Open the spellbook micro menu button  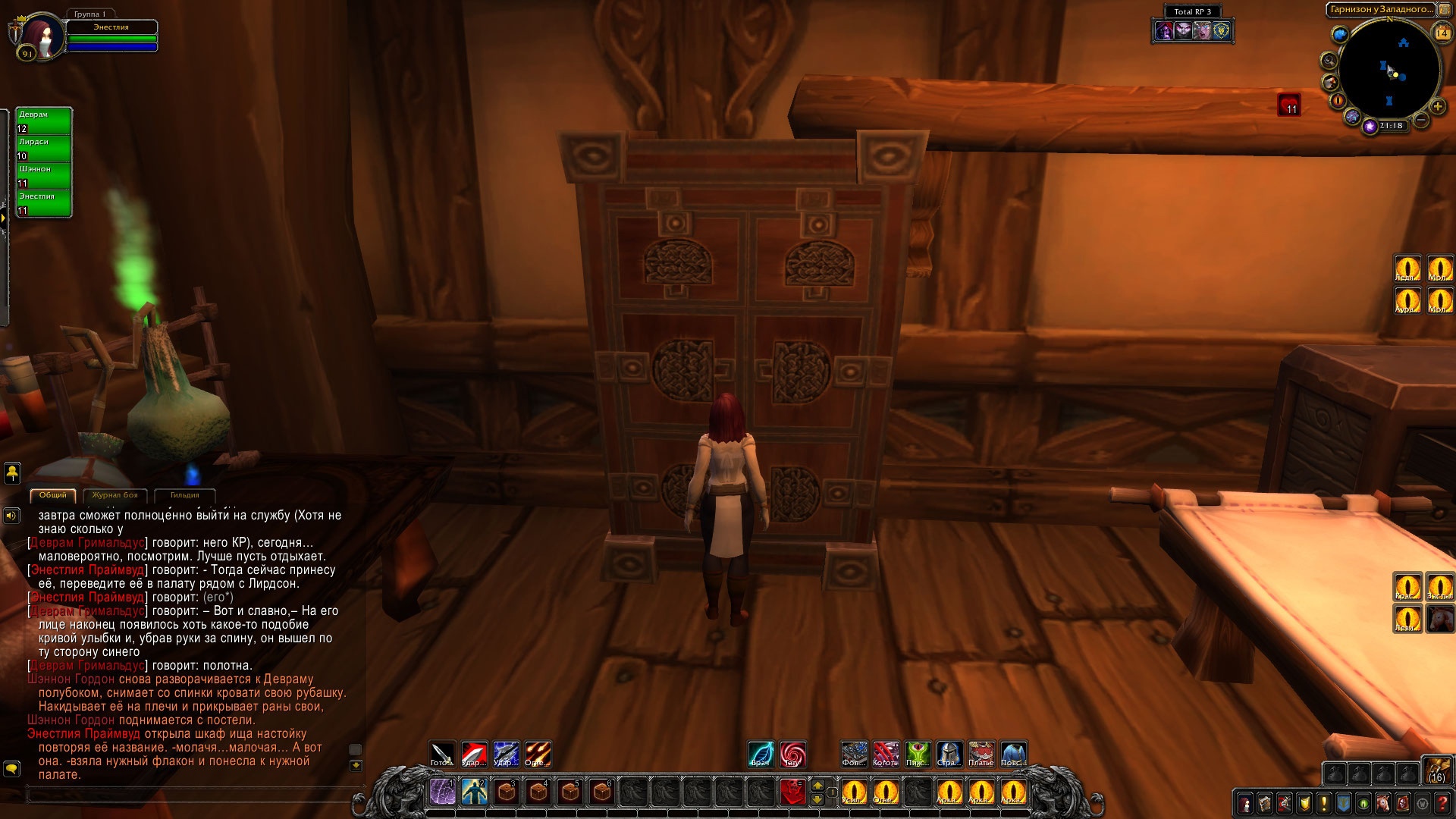(1264, 803)
